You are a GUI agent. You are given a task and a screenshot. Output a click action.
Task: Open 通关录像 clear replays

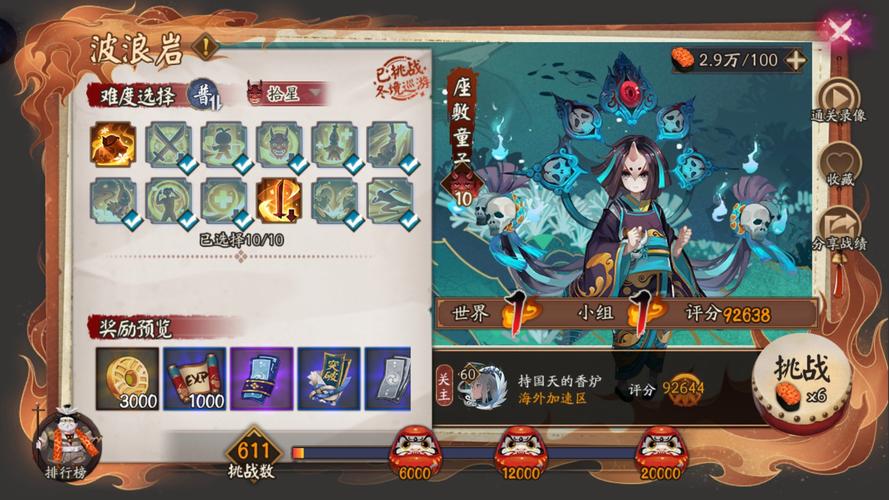coord(838,100)
